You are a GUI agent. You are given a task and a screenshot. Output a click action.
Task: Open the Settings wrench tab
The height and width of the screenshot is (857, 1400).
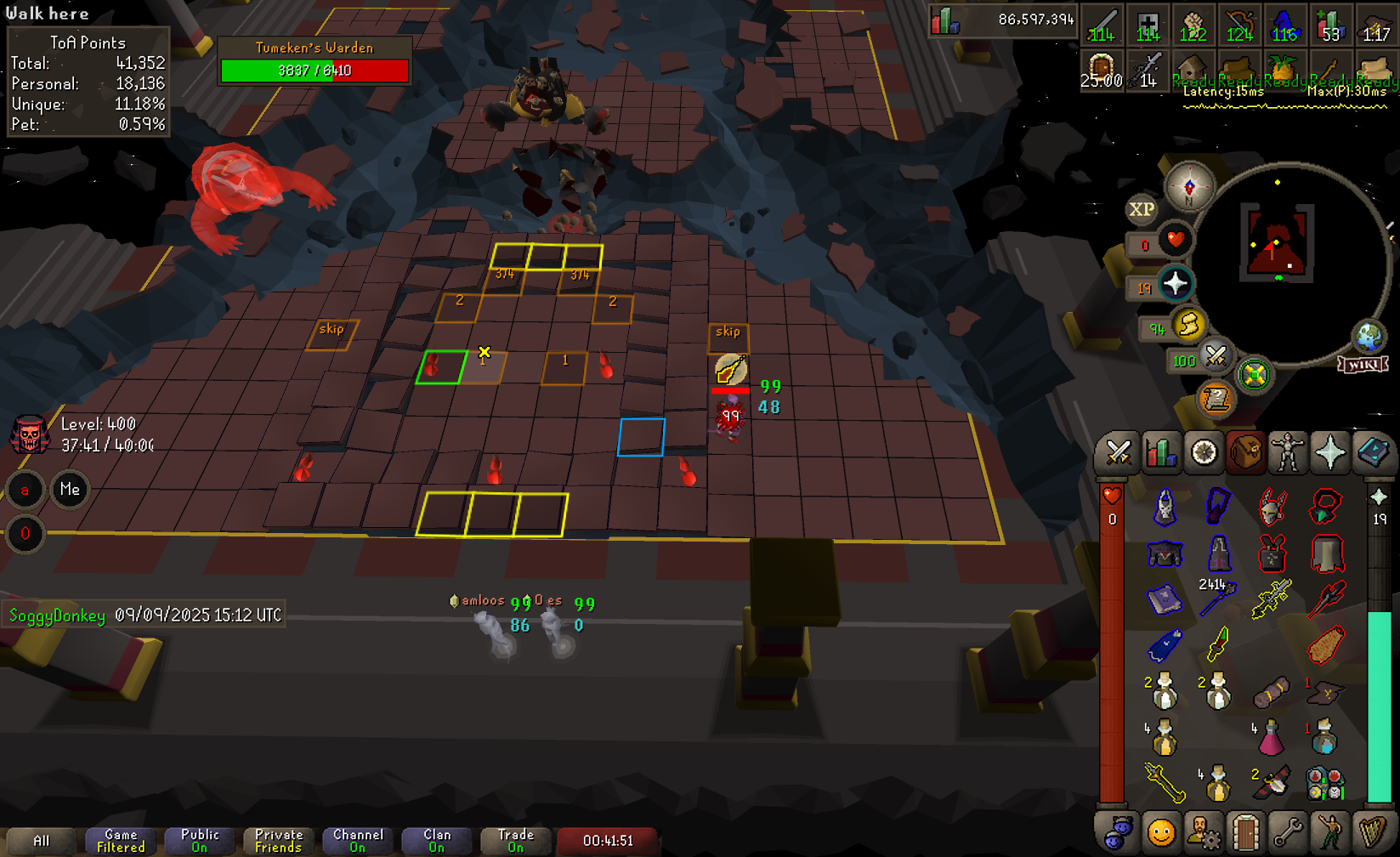1288,832
